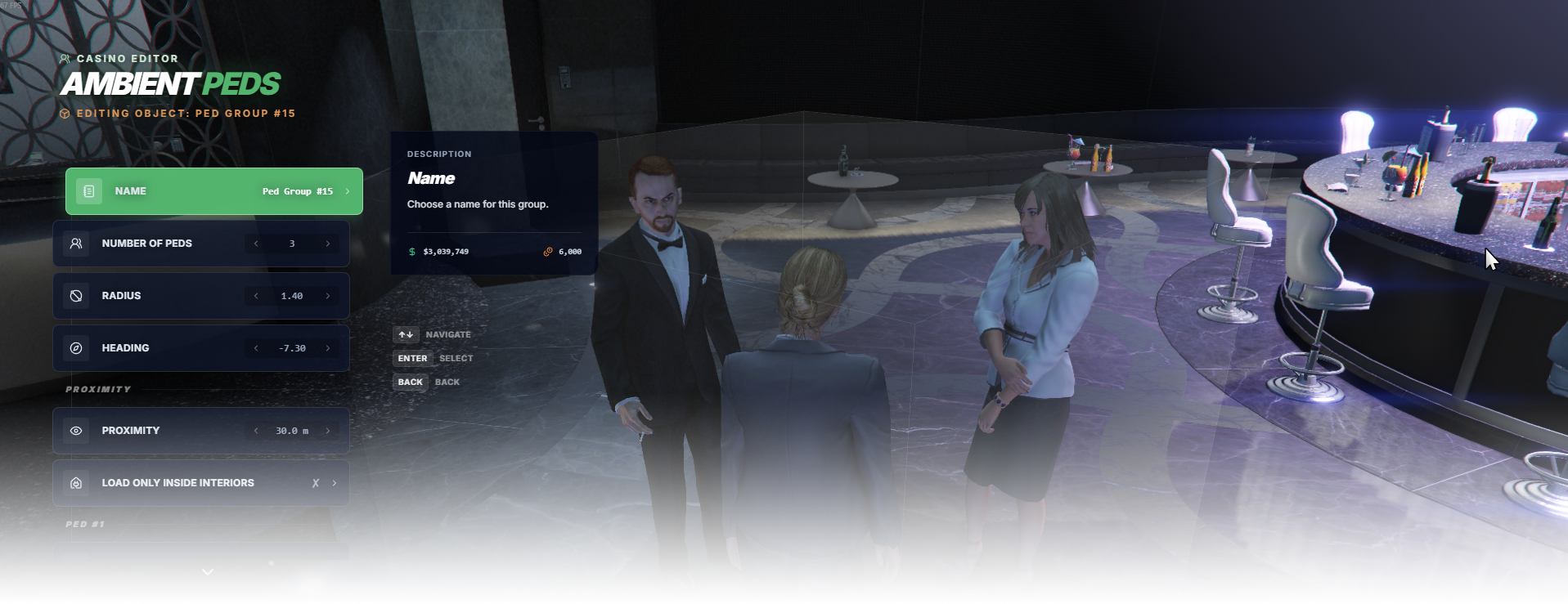Increase the Proximity distance
The width and height of the screenshot is (1568, 604).
(x=328, y=431)
